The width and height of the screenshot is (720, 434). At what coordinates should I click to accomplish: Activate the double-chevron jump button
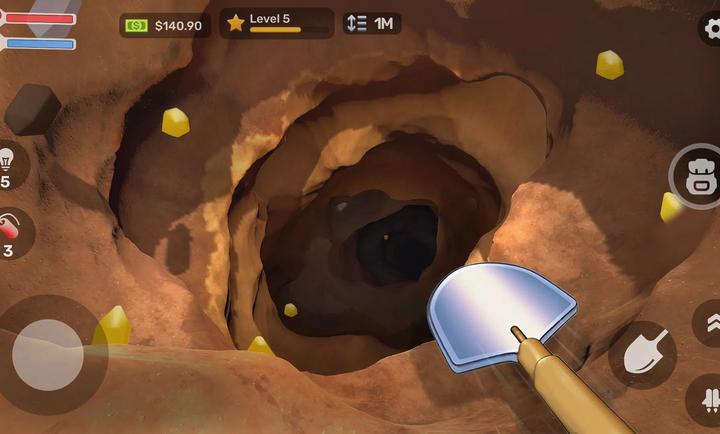click(x=709, y=322)
